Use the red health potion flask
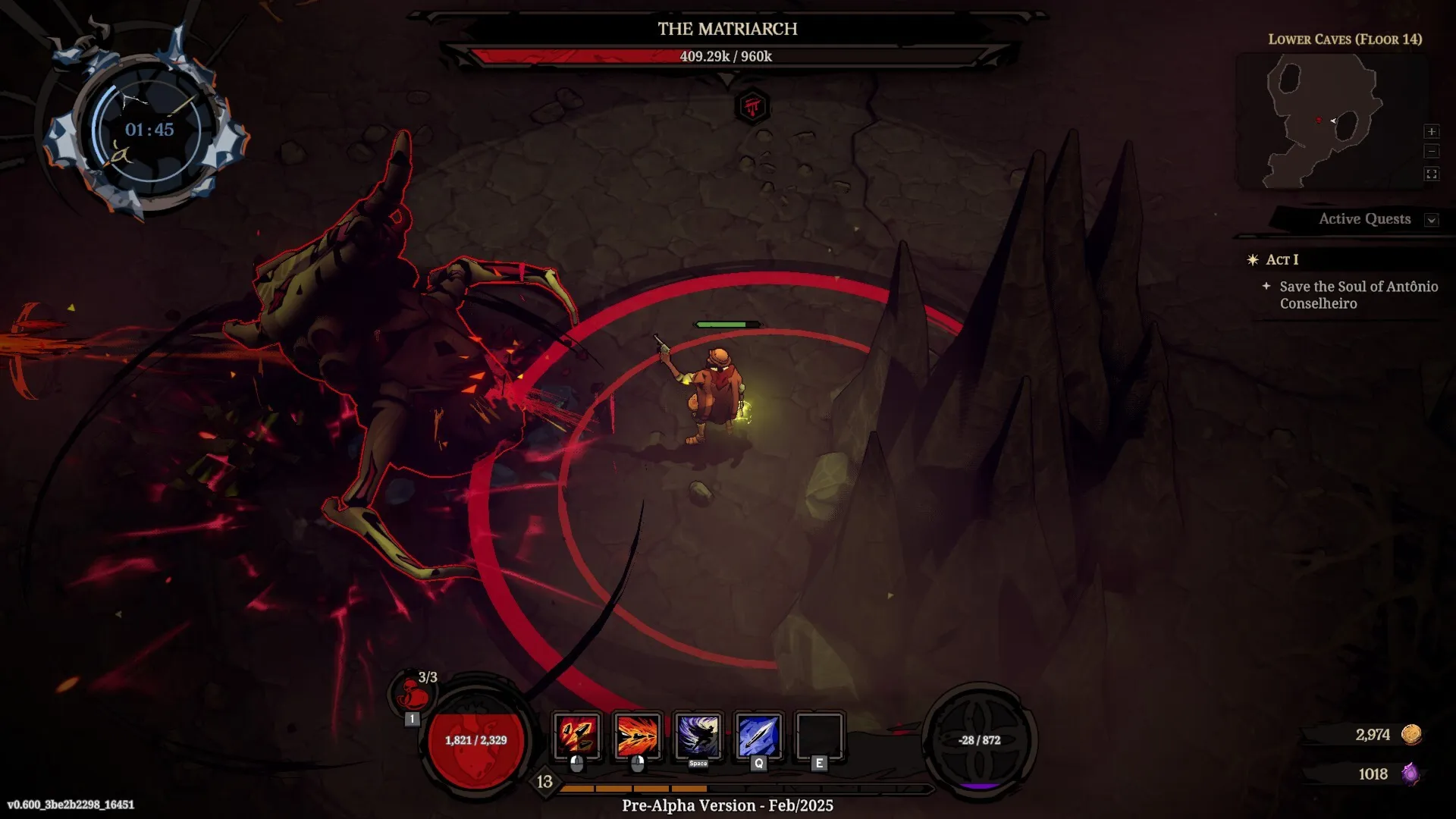This screenshot has width=1456, height=819. point(413,692)
